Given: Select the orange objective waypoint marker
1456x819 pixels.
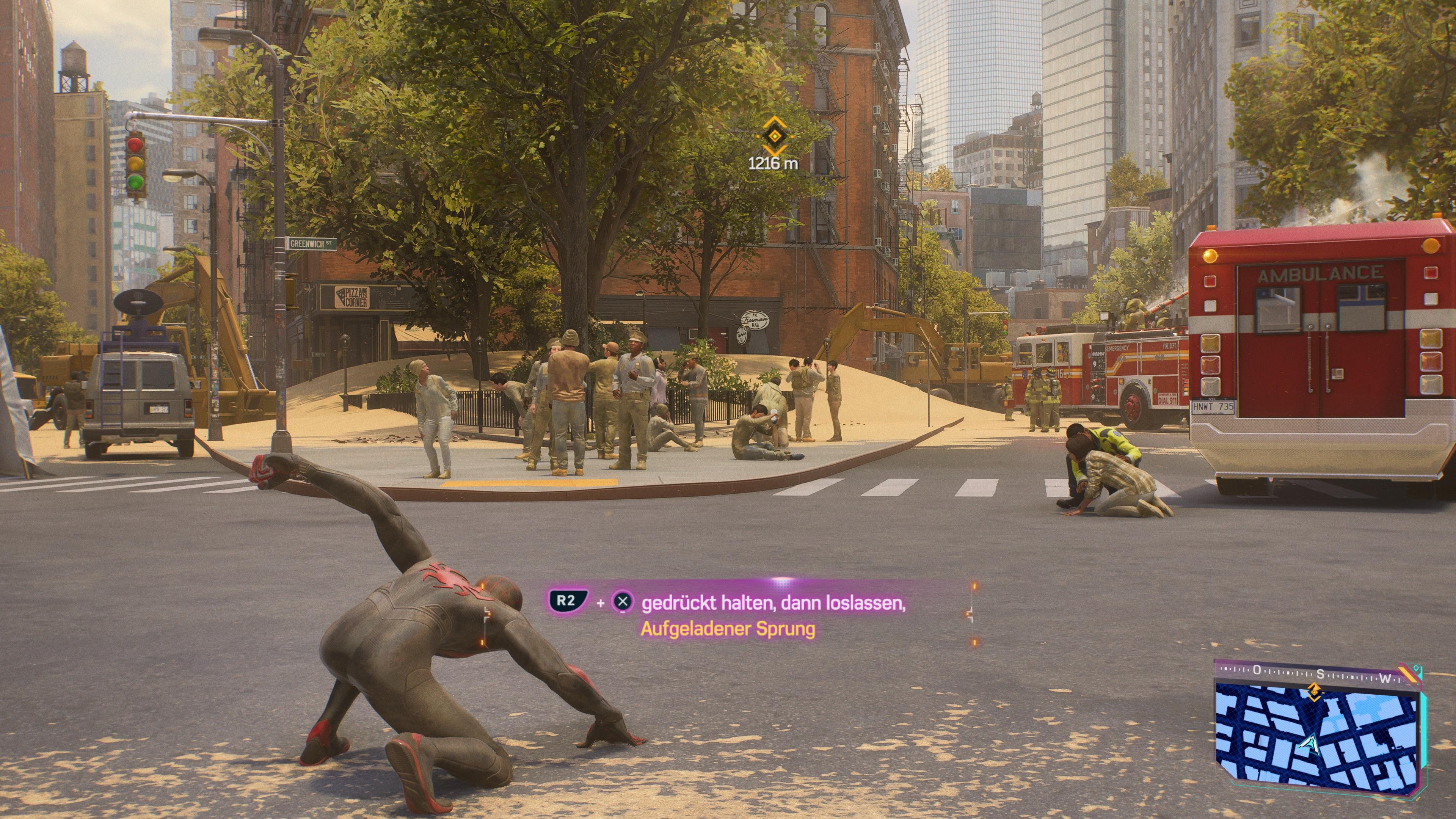Looking at the screenshot, I should [773, 137].
